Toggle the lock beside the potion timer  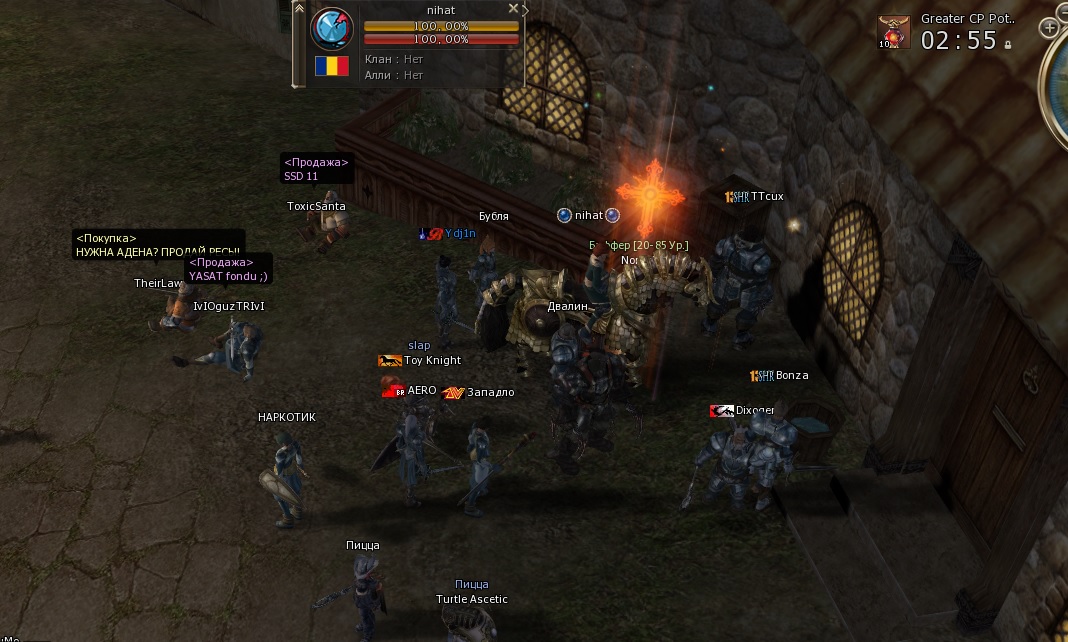(x=1008, y=44)
